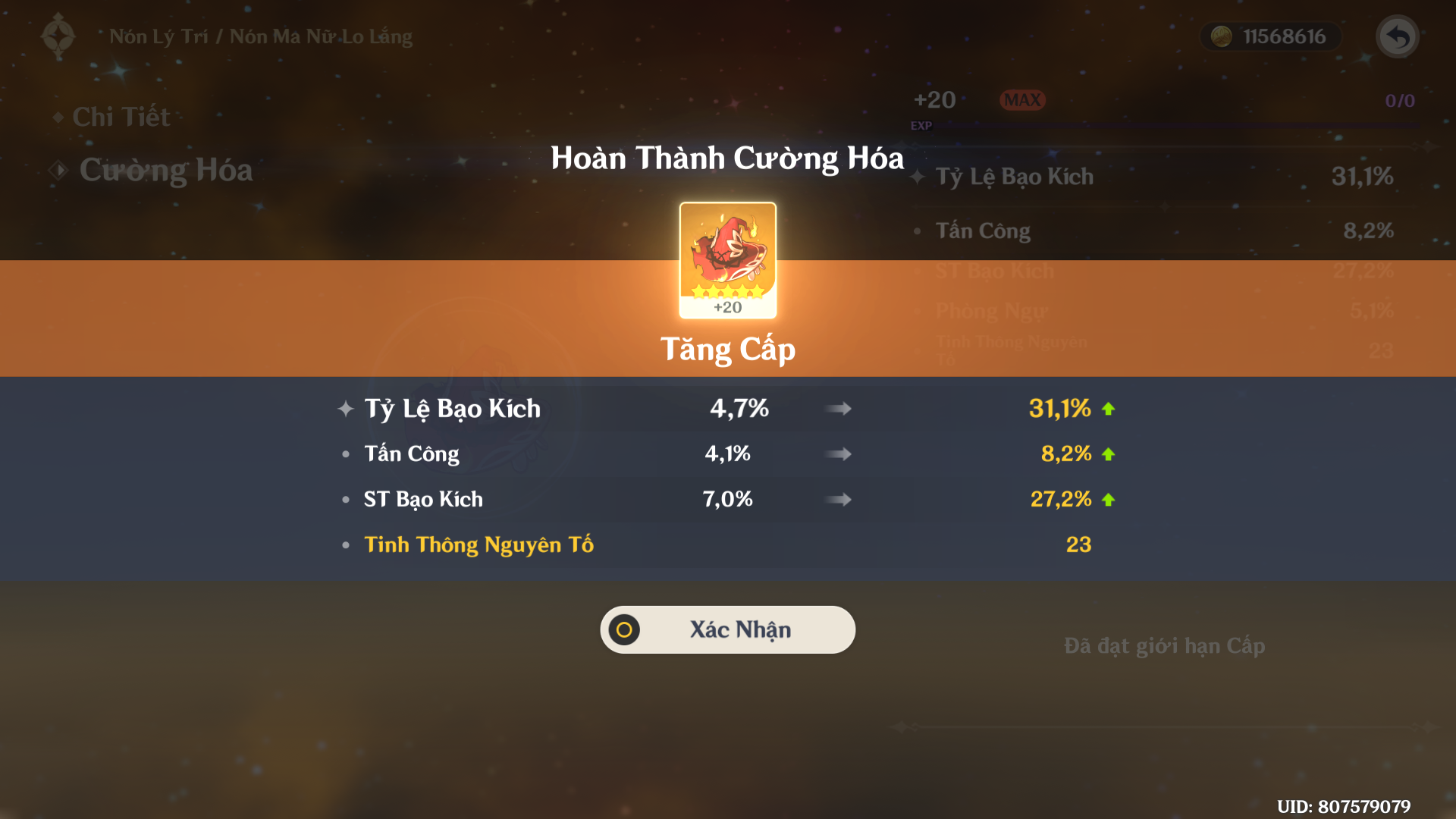Click the circle icon inside Xác Nhận button
Image resolution: width=1456 pixels, height=819 pixels.
623,629
